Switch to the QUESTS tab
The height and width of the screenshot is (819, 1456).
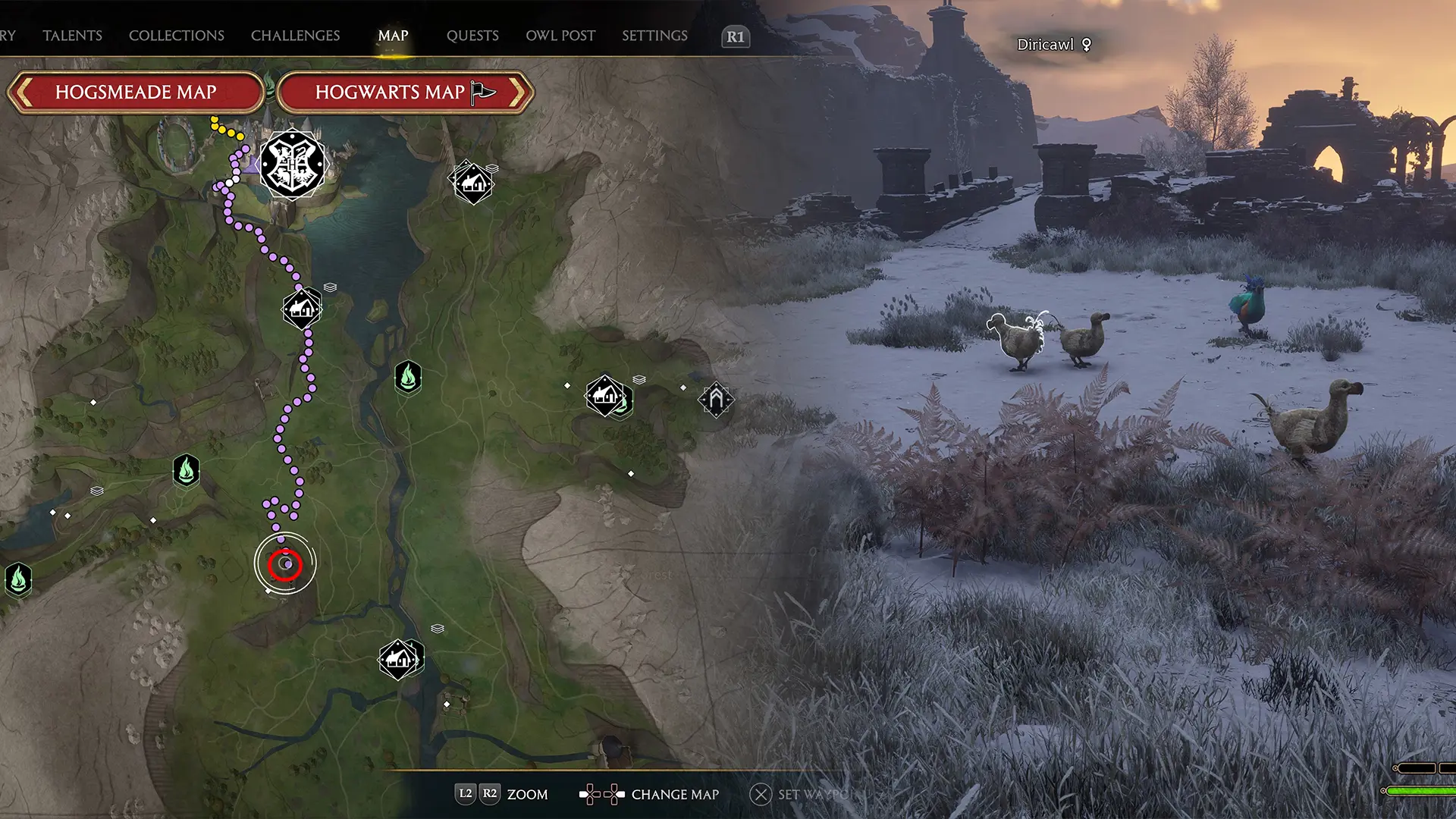[472, 35]
